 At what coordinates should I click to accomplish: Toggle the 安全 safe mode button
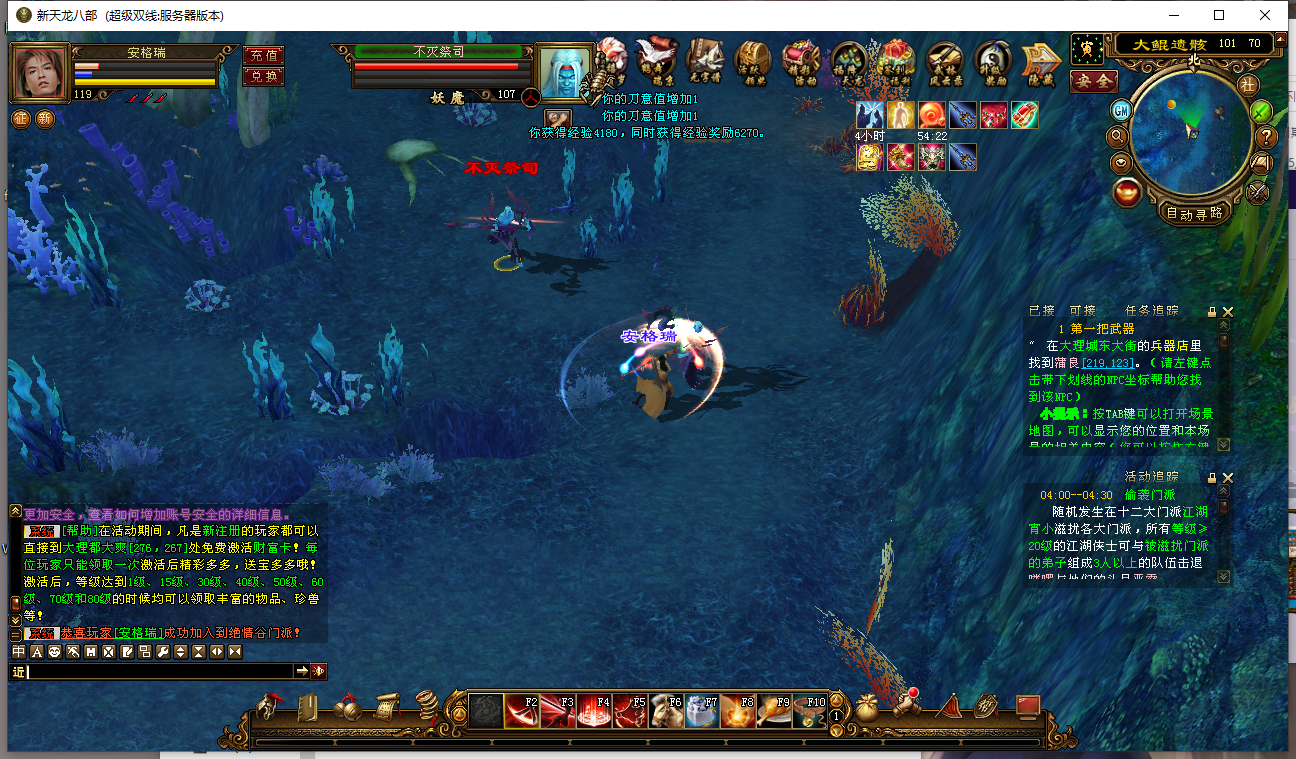coord(1093,81)
